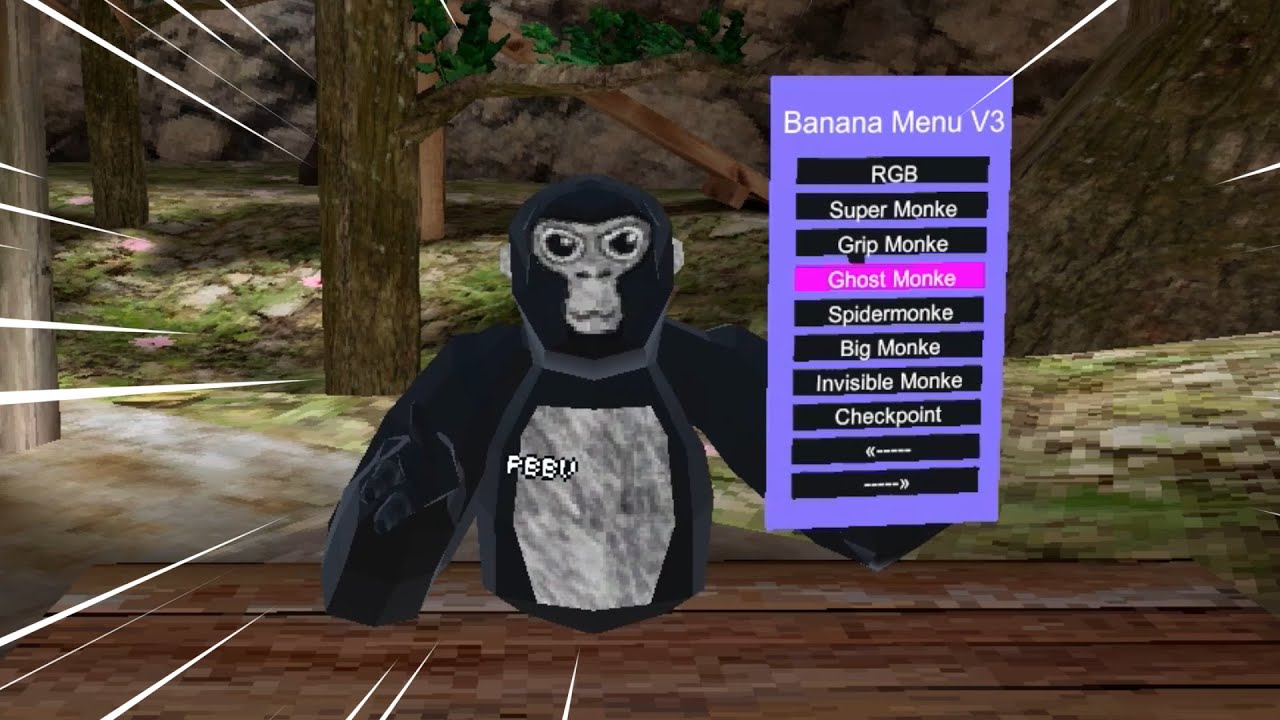
Task: Enable Super Monke in Banana Menu
Action: tap(892, 208)
